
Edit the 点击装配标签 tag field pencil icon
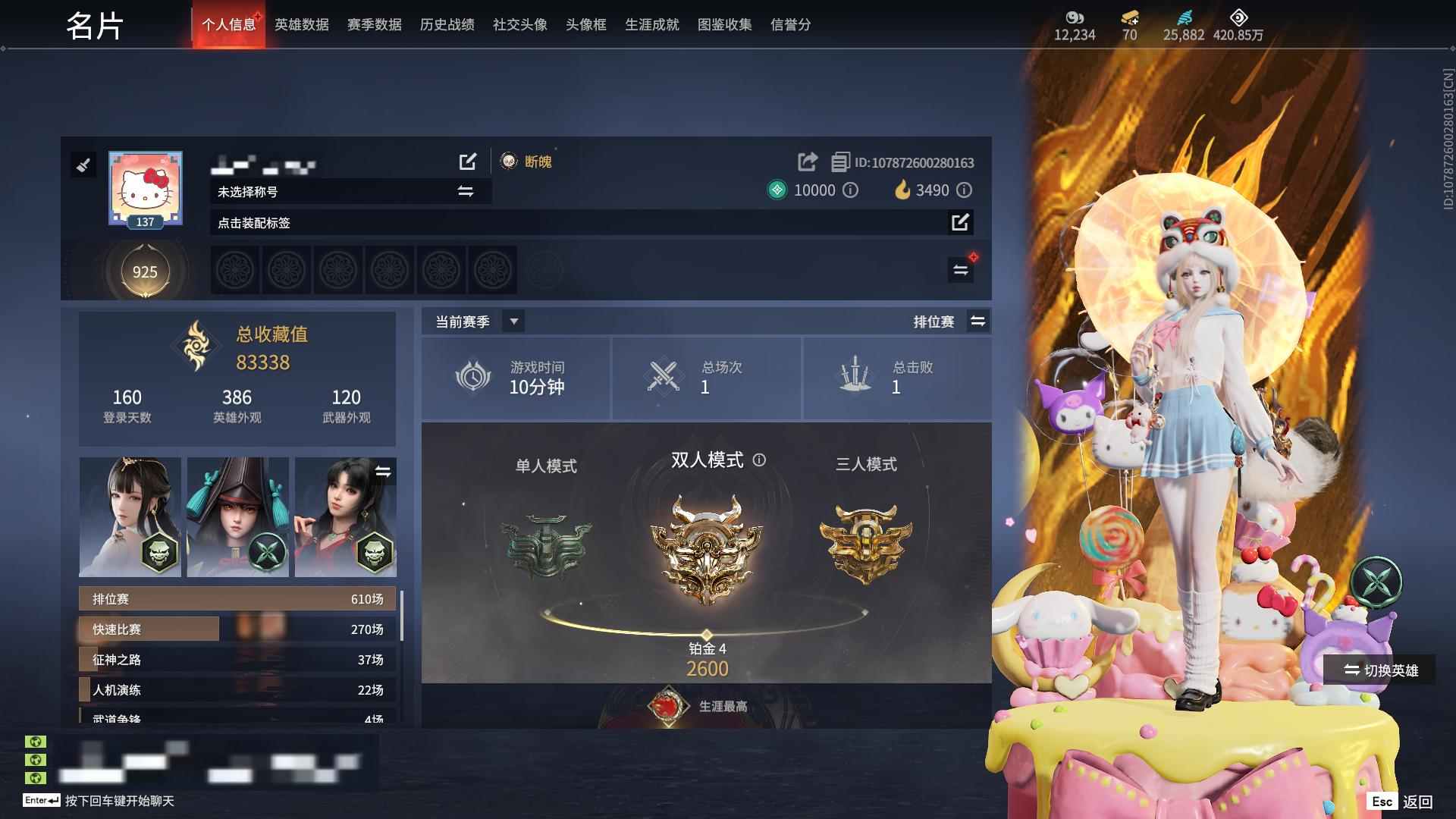click(x=961, y=223)
